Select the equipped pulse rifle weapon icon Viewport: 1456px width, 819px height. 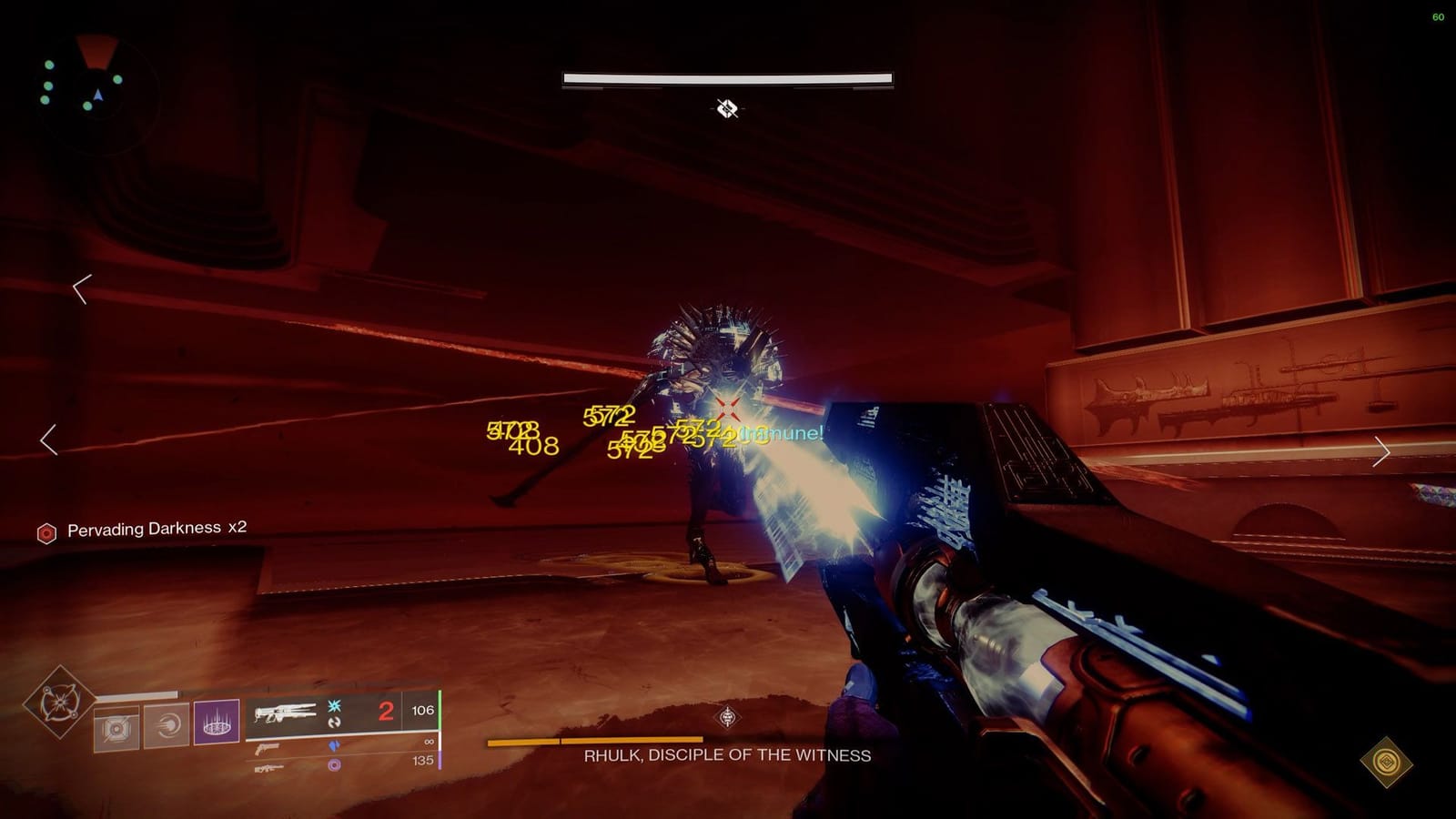[x=287, y=713]
